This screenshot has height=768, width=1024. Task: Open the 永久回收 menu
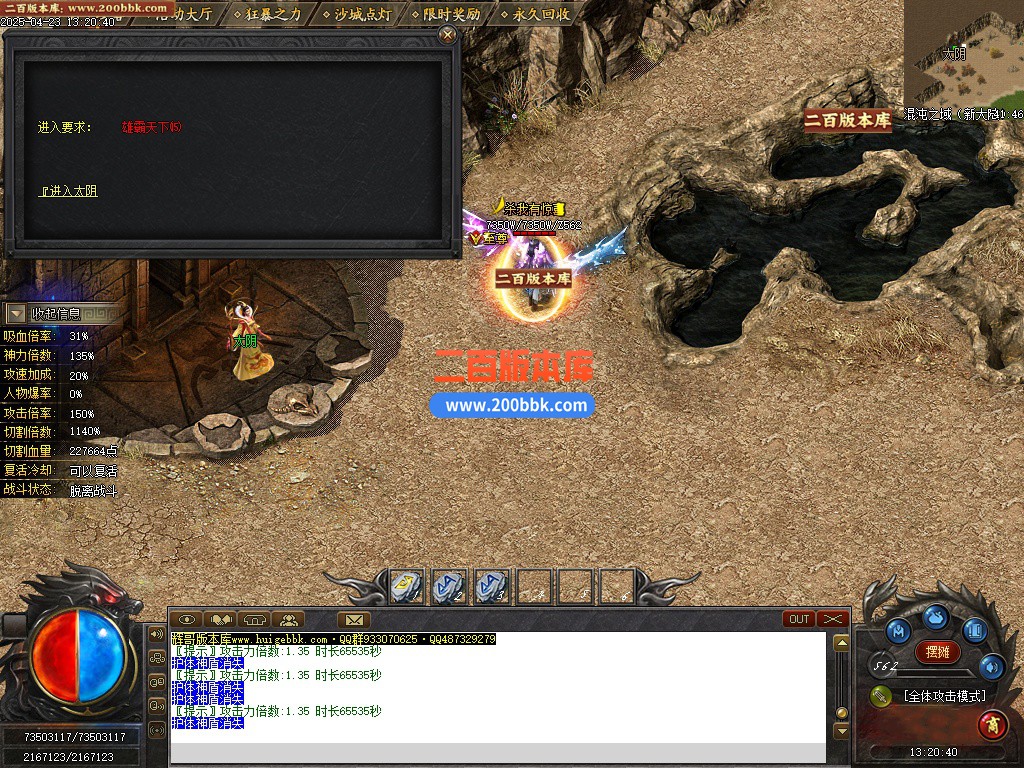point(540,14)
